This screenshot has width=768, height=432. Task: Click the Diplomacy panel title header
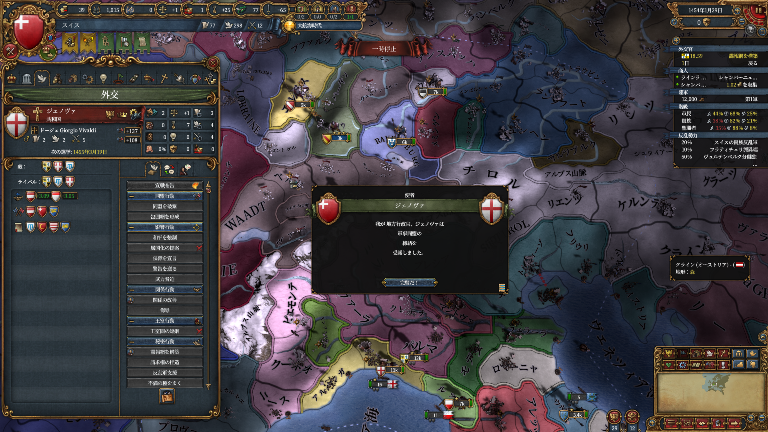pos(109,97)
